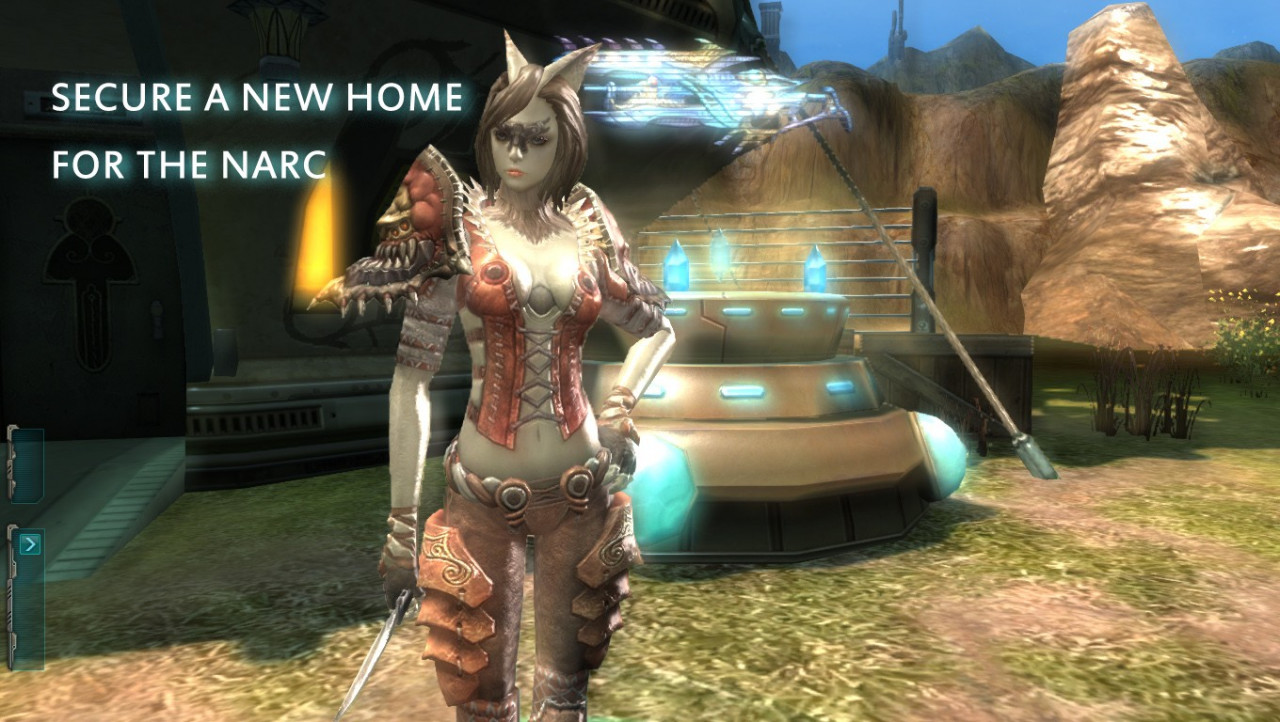Expand the side panel with the arrow button

[x=30, y=544]
